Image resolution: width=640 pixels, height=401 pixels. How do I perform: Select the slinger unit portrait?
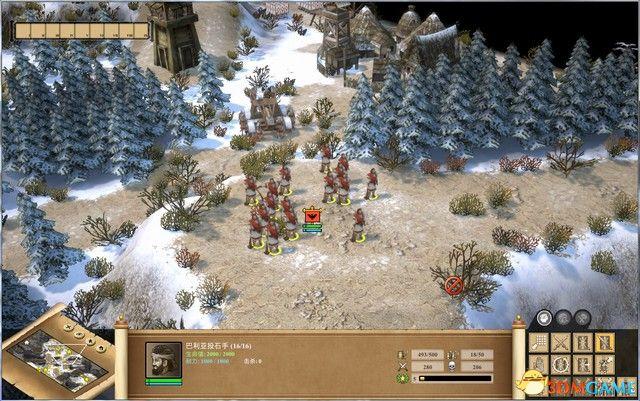pyautogui.click(x=163, y=360)
